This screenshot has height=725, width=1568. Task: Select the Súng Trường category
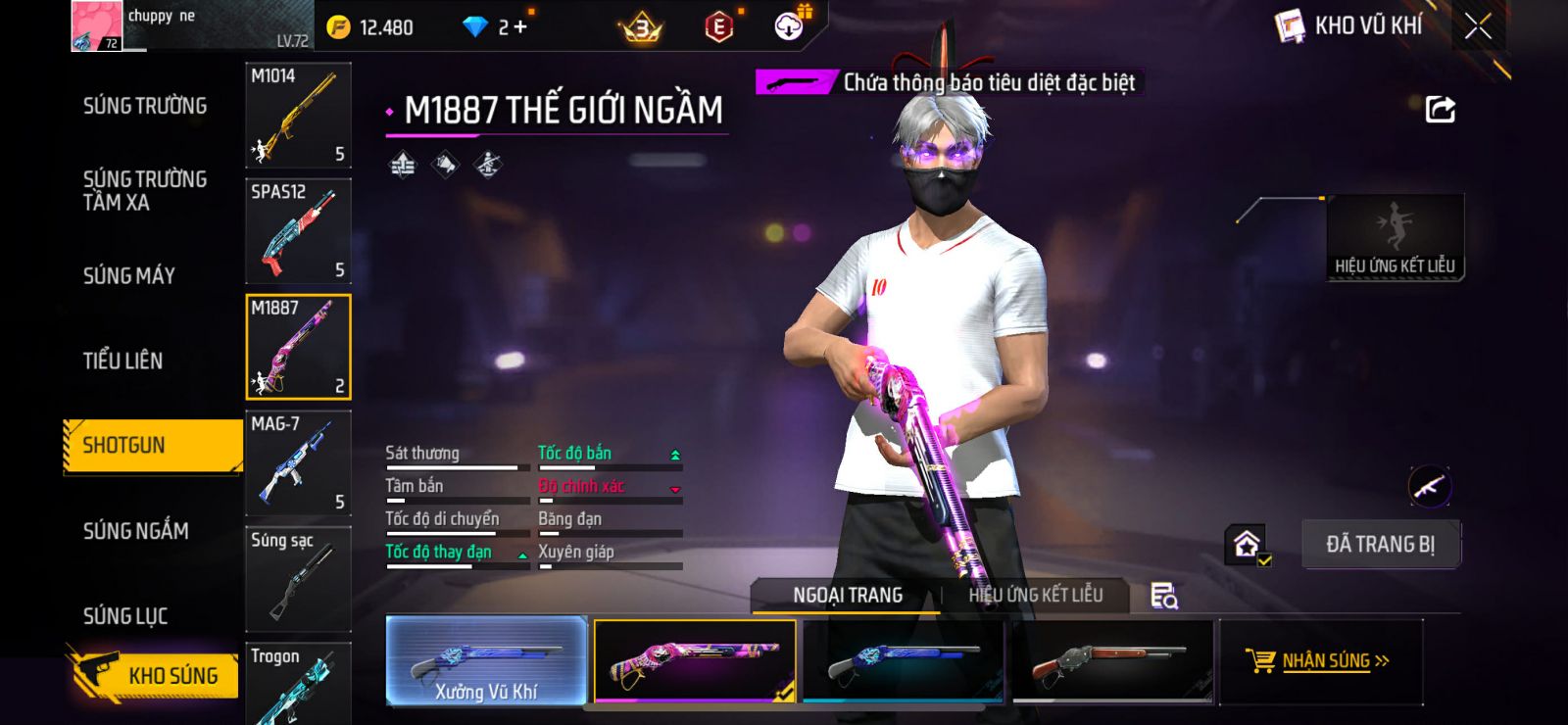(x=145, y=106)
